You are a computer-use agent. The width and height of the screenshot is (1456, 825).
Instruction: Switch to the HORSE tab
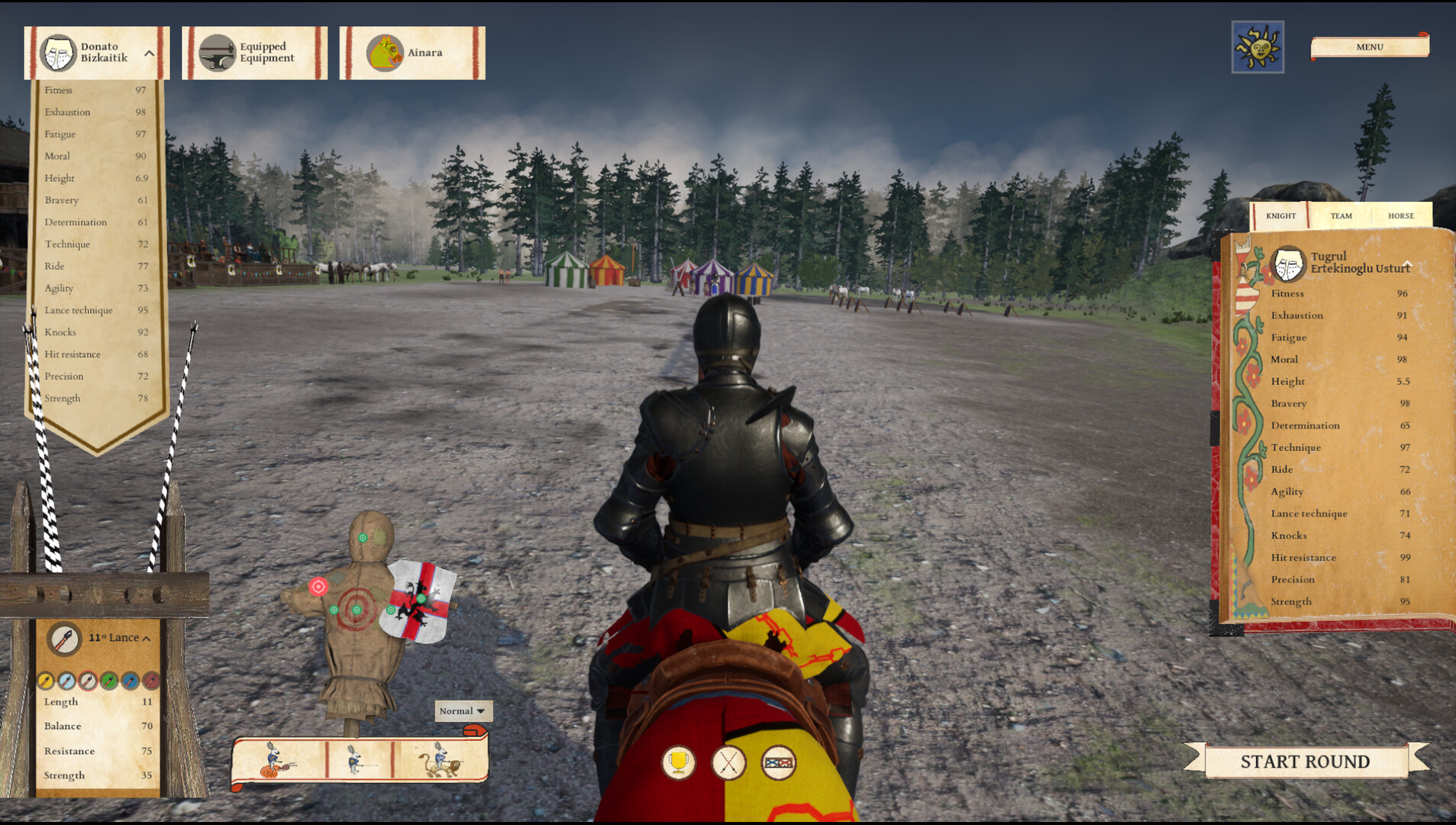click(1402, 216)
